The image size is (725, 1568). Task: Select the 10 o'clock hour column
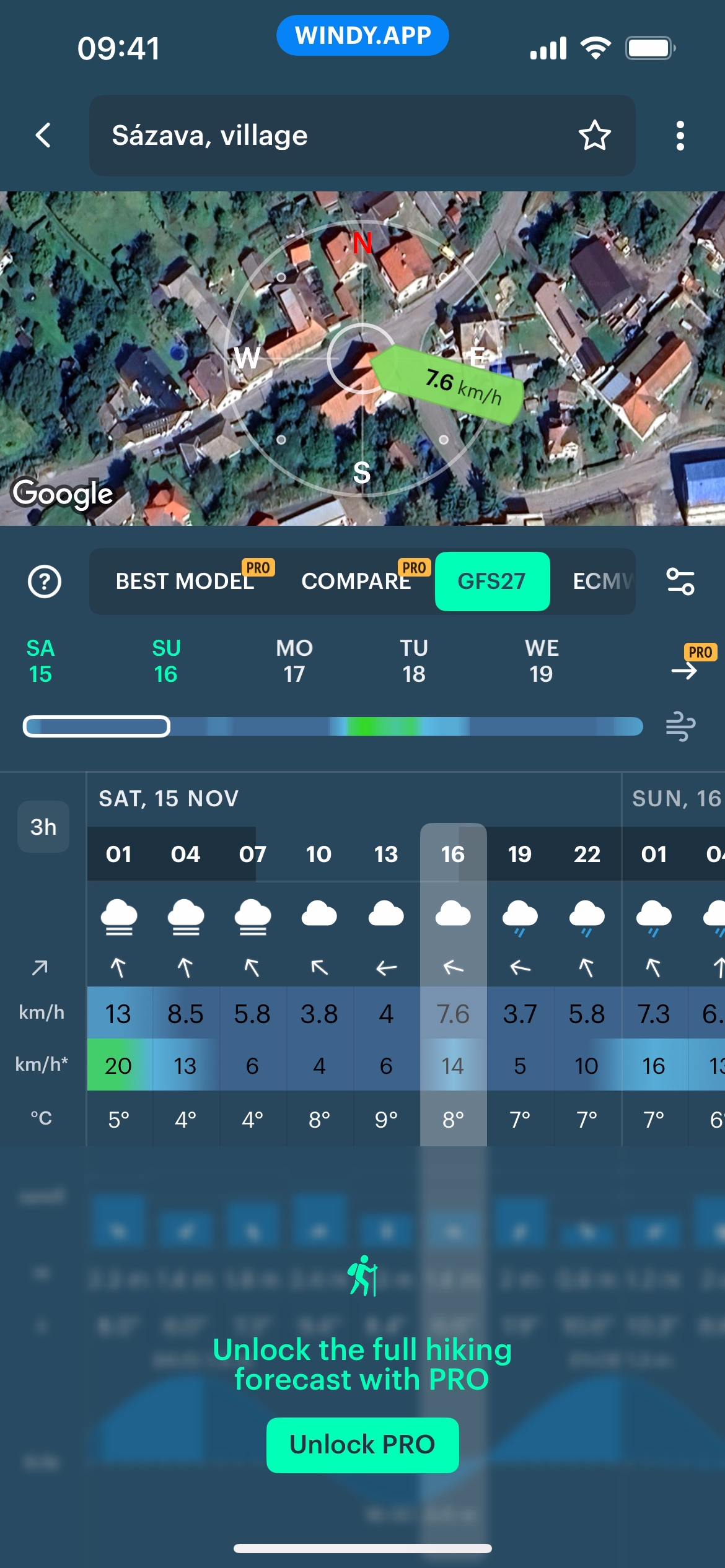pyautogui.click(x=319, y=854)
